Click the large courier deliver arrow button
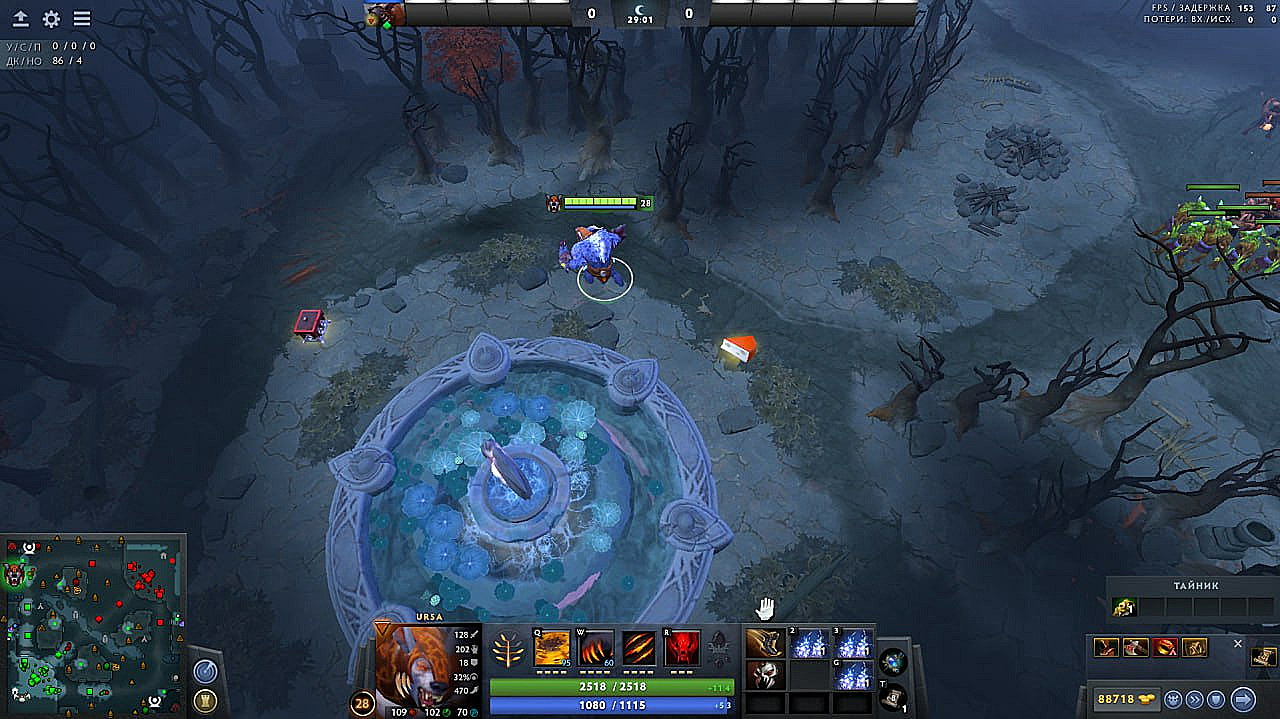Viewport: 1280px width, 719px height. pyautogui.click(x=1243, y=698)
